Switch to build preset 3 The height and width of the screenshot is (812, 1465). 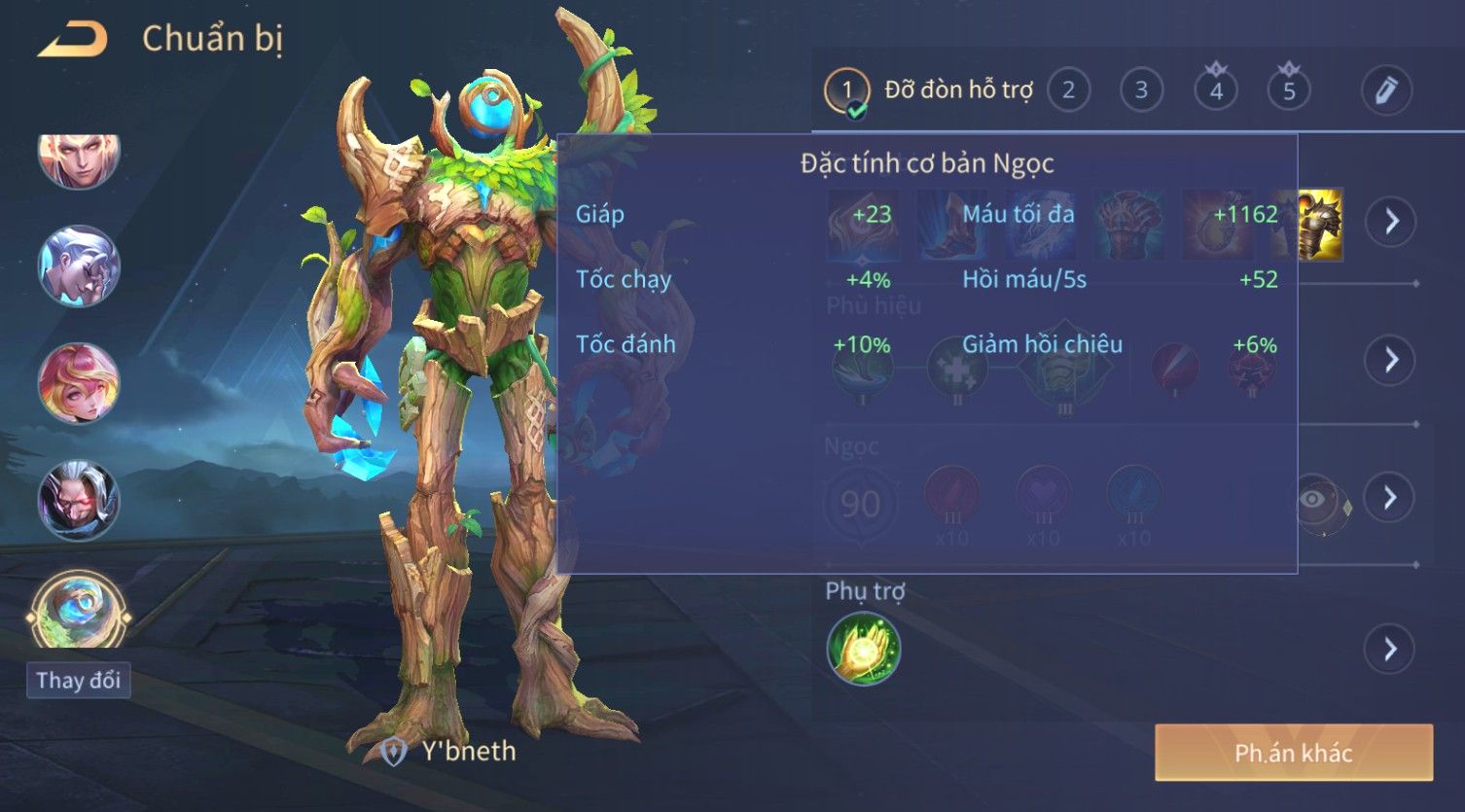1141,90
